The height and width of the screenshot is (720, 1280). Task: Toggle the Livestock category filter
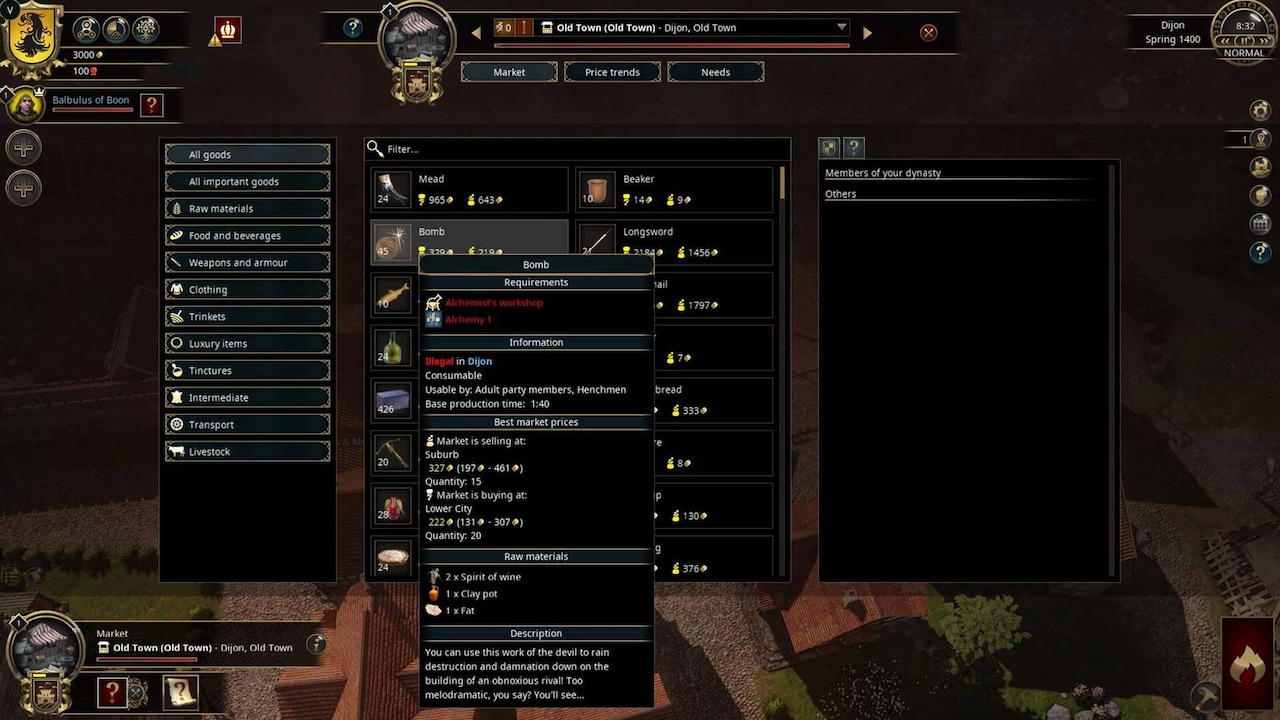[x=247, y=451]
